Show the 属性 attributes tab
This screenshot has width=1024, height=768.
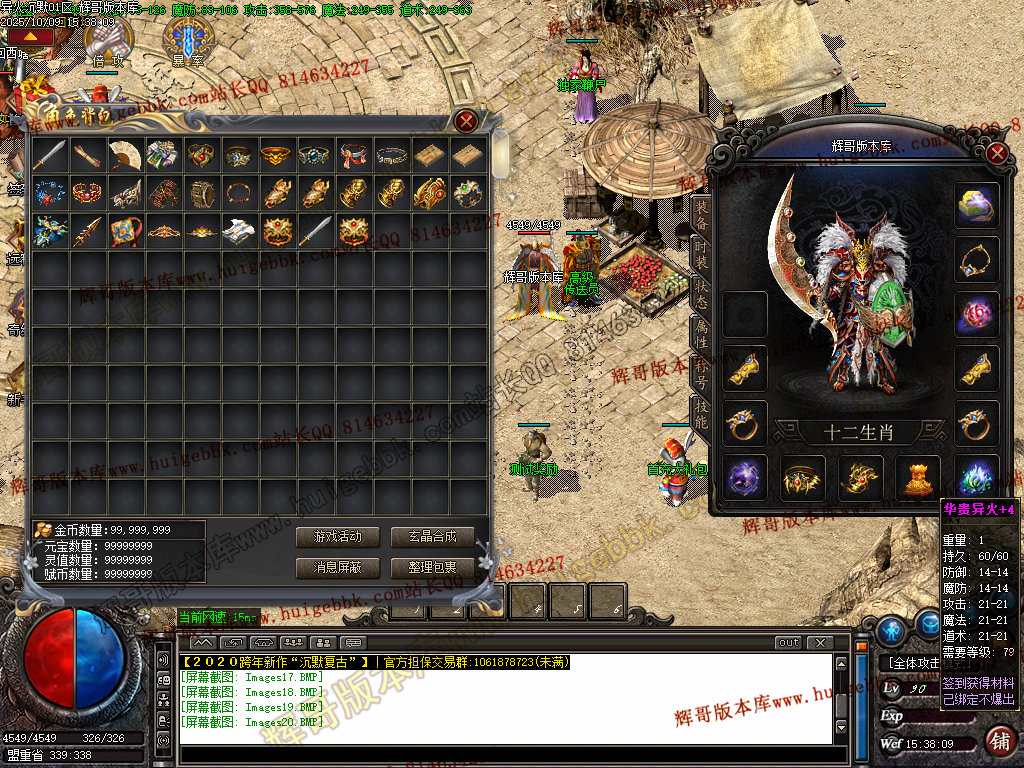[x=701, y=330]
